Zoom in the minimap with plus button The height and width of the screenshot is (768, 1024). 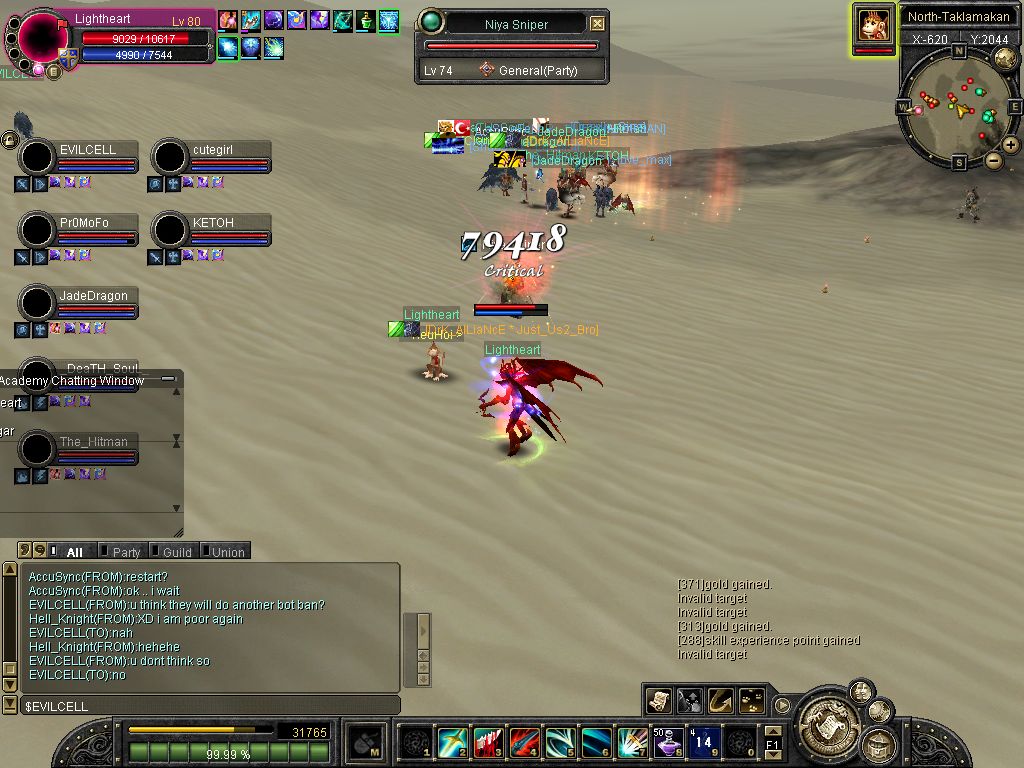pyautogui.click(x=1011, y=145)
